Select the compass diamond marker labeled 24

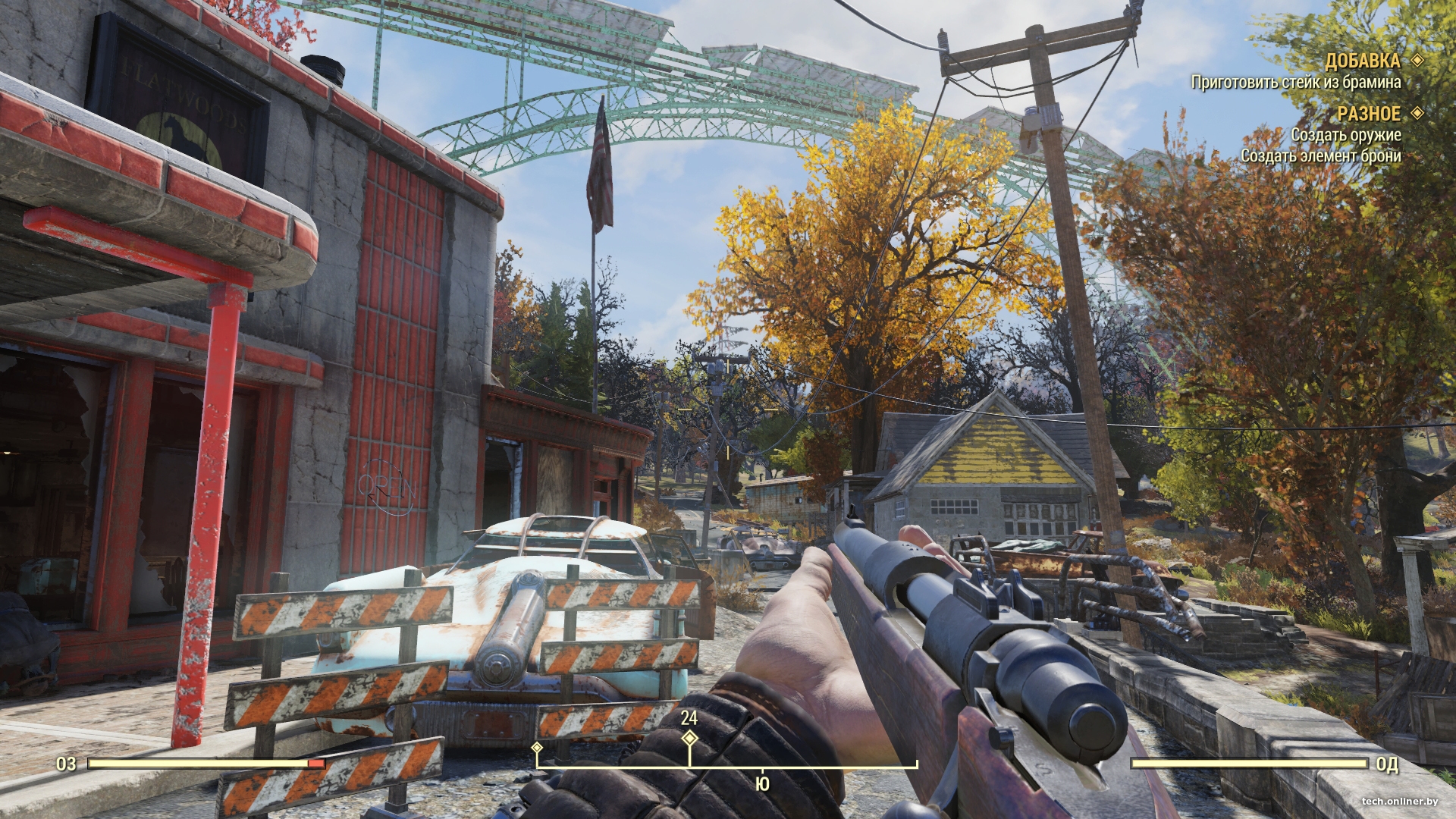[689, 738]
